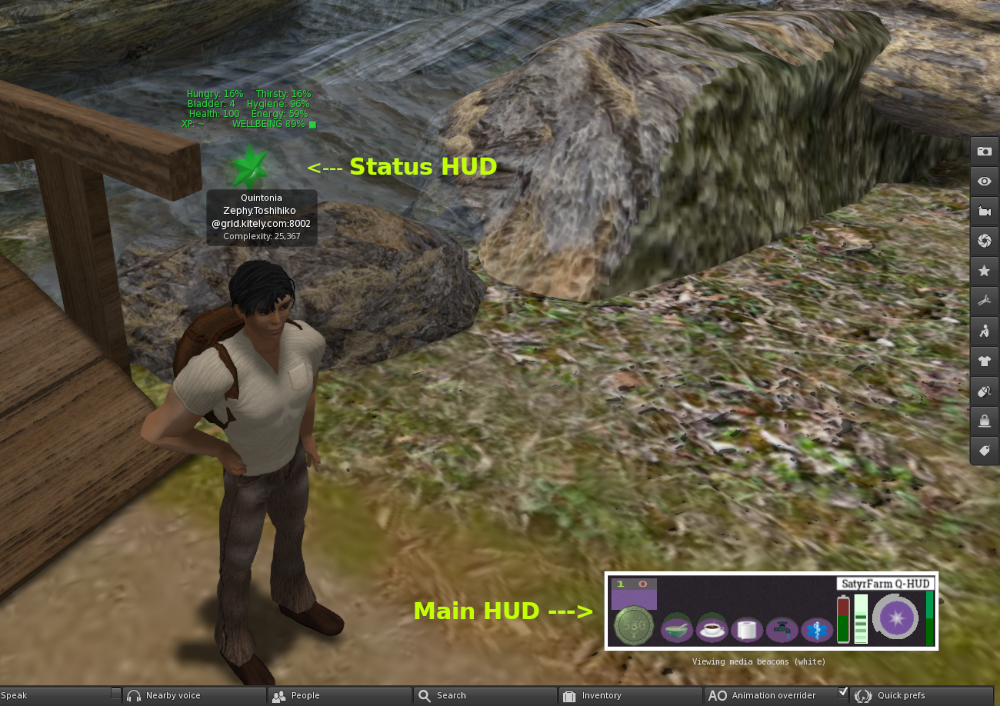
Task: Open the Inventory window
Action: coord(600,695)
